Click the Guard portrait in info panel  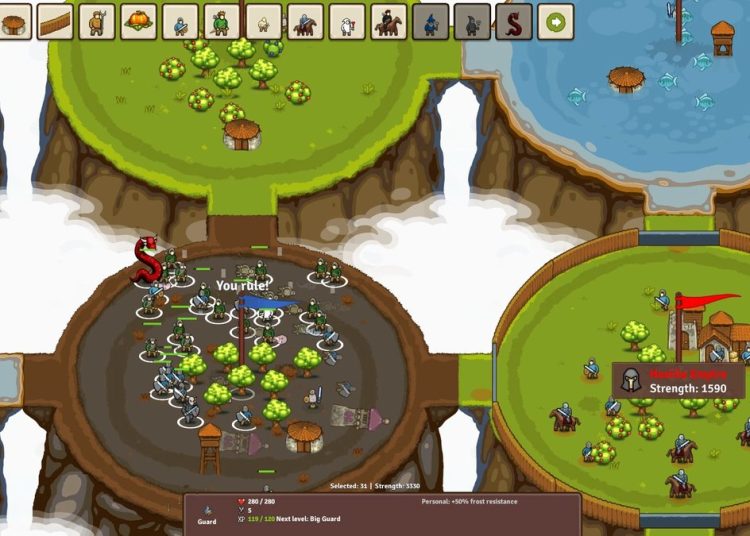207,508
